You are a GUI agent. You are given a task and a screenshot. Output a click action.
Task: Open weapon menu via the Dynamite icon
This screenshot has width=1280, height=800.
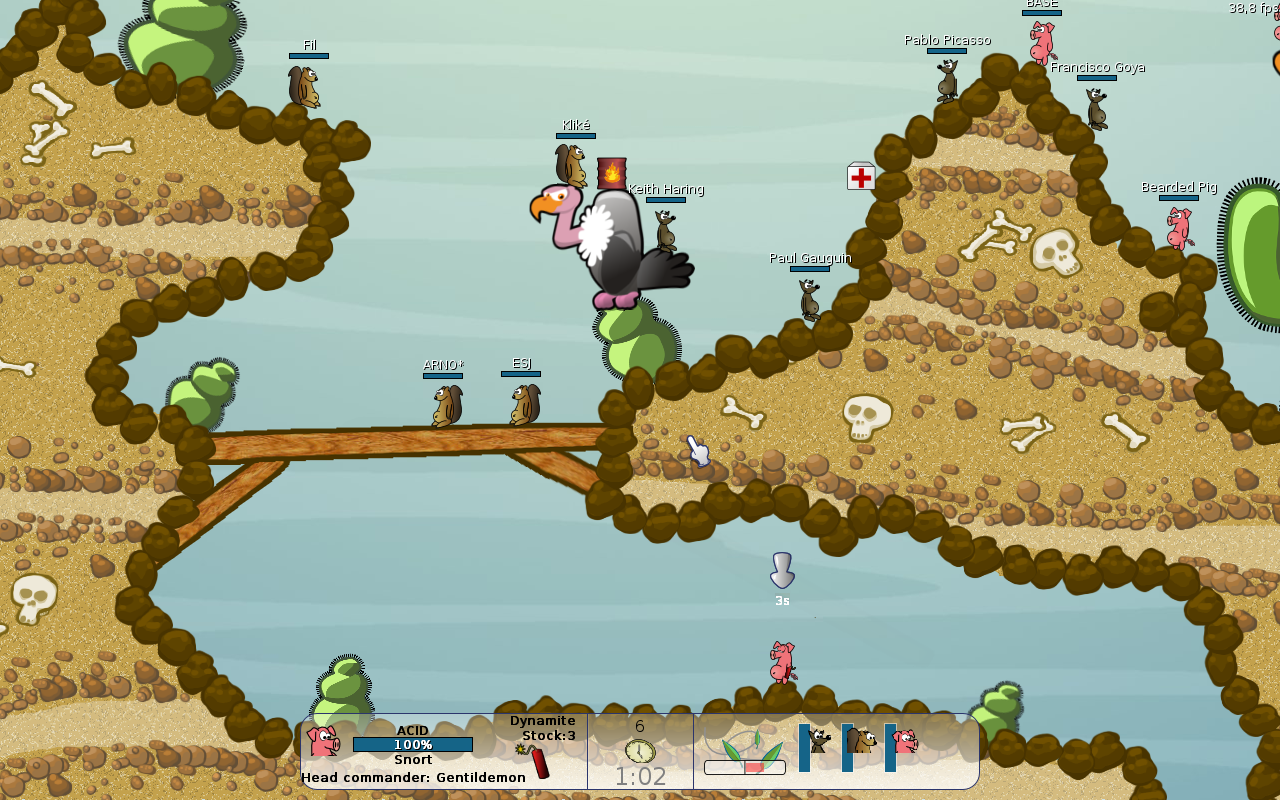point(538,760)
